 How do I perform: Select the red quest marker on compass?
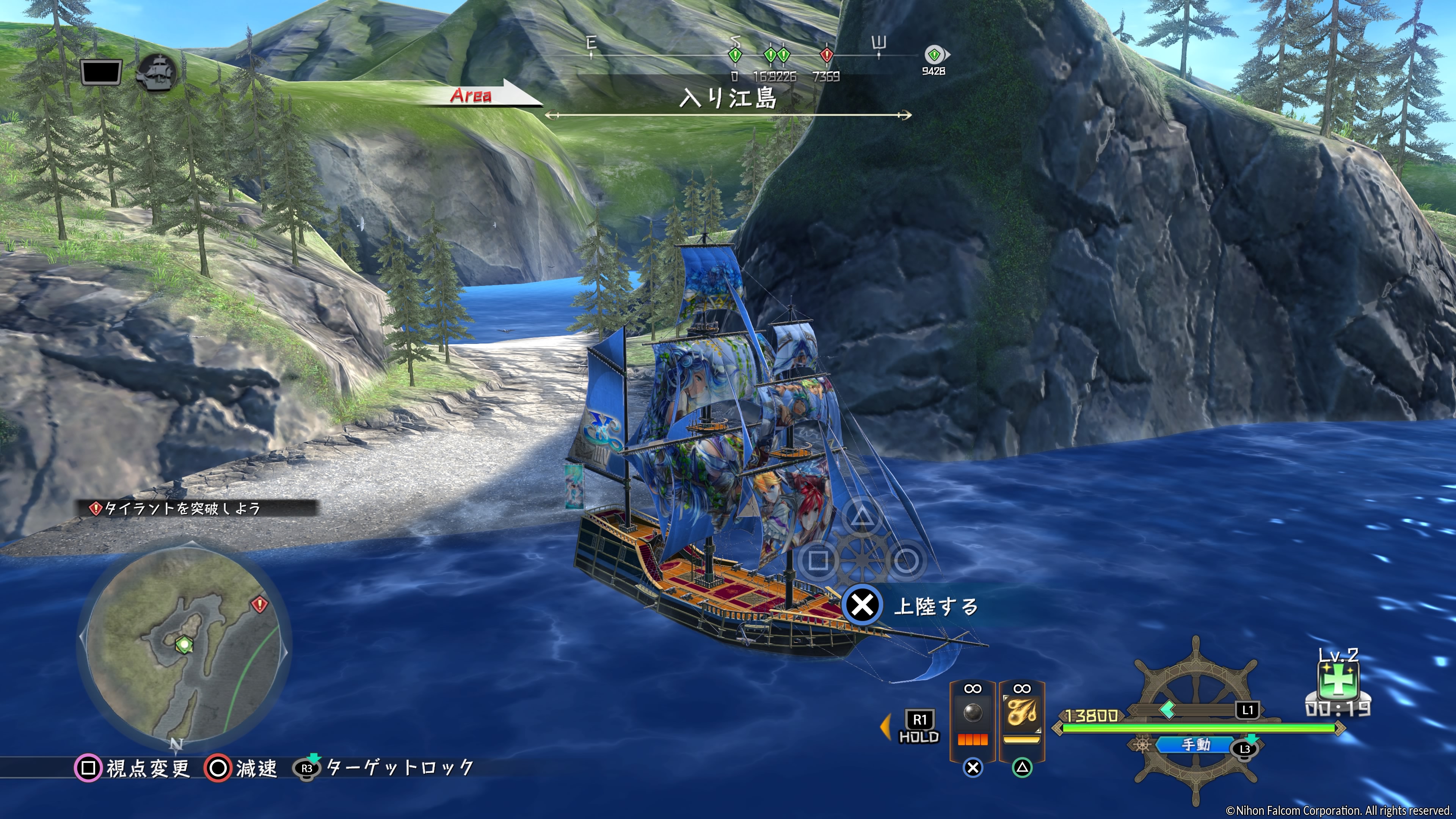click(826, 55)
